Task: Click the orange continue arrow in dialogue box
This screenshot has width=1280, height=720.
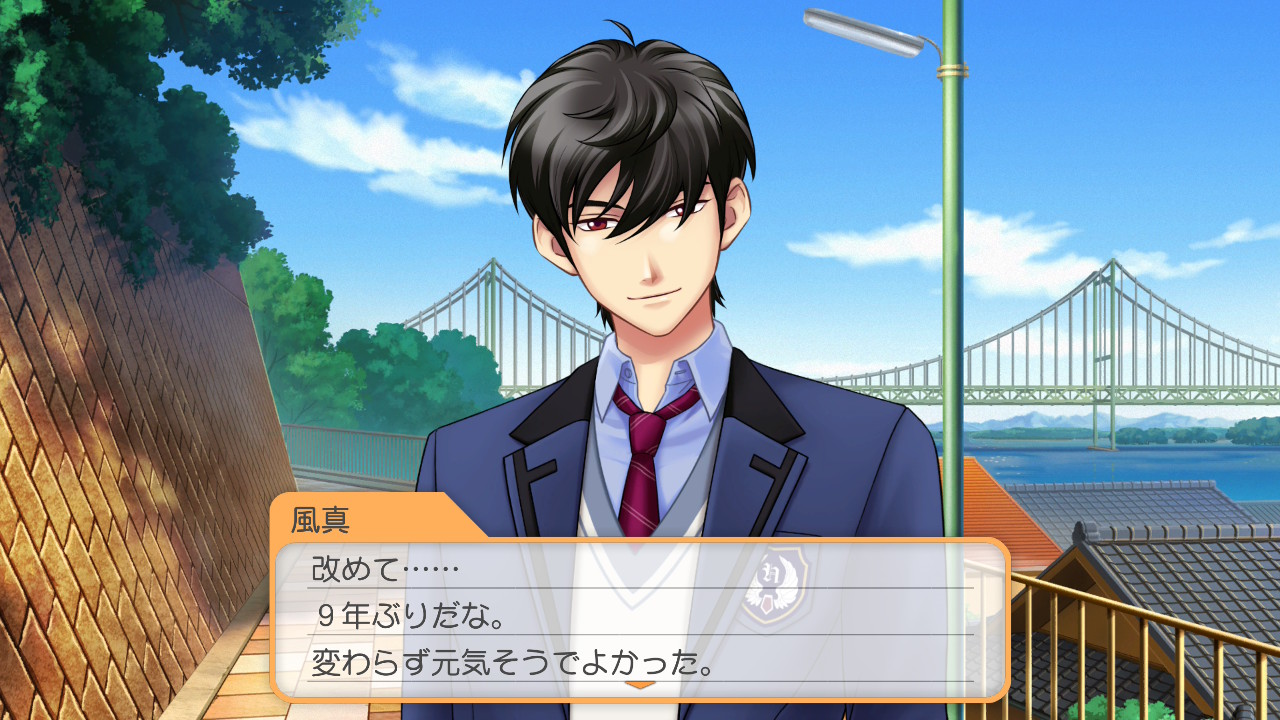Action: coord(640,685)
